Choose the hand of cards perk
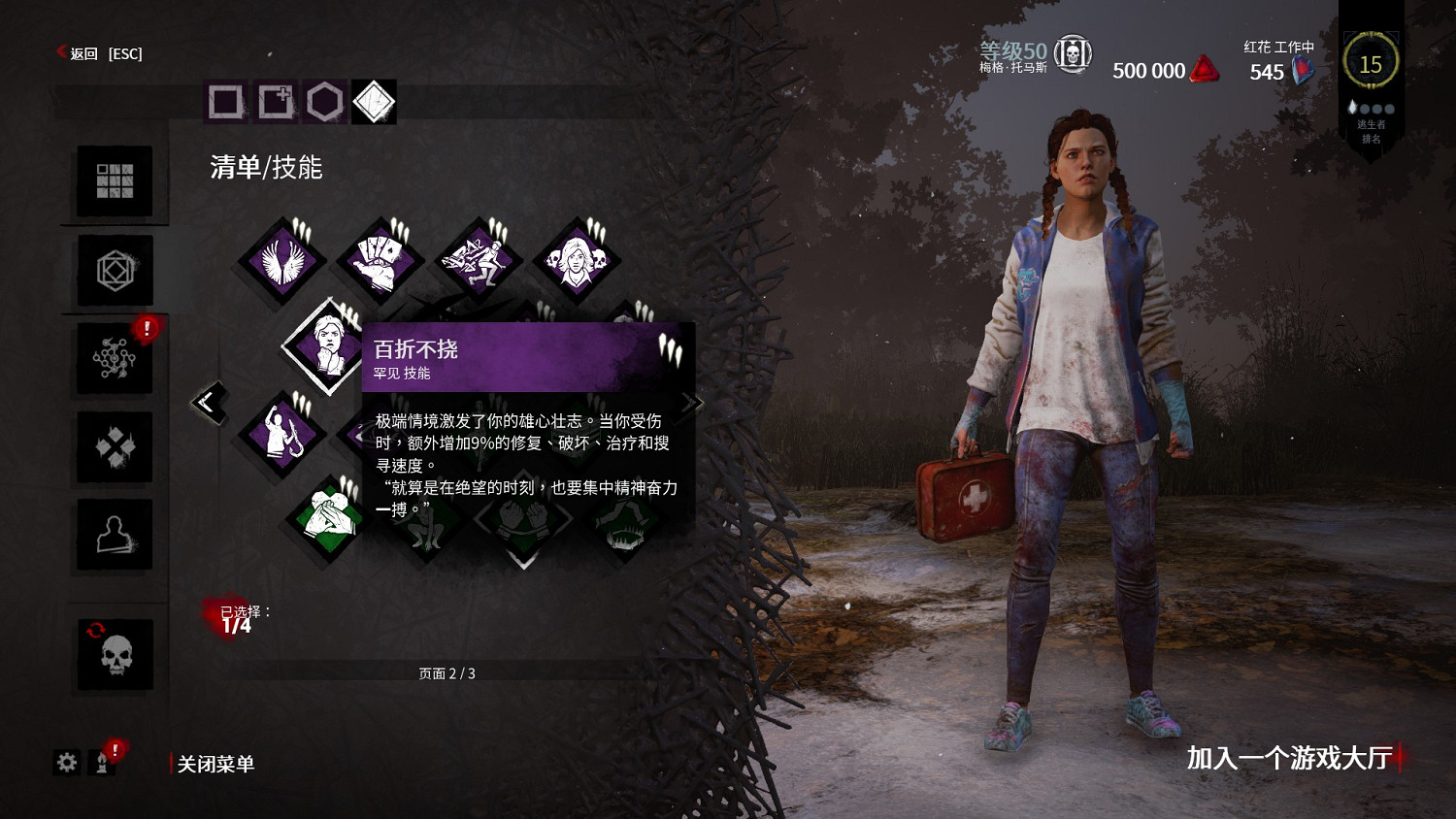 click(x=380, y=262)
